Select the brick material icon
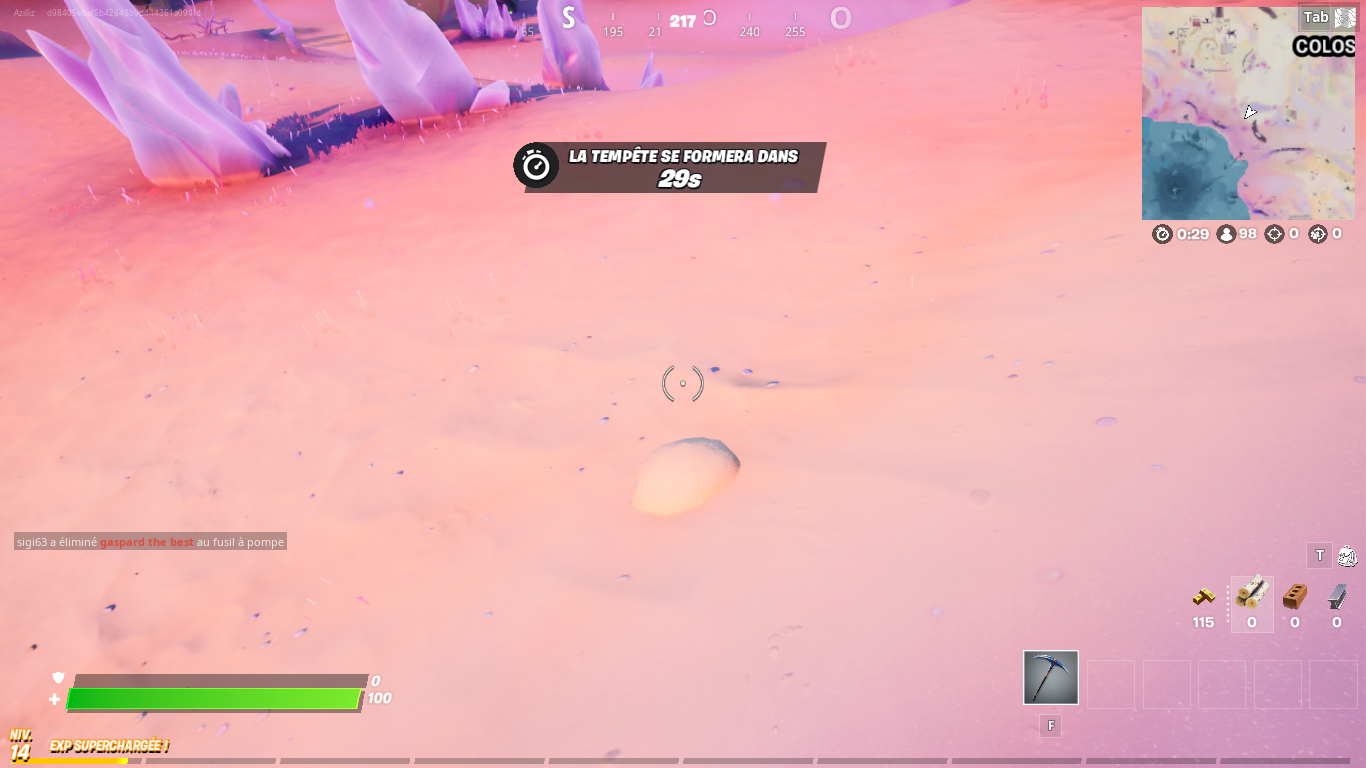1366x768 pixels. click(1292, 598)
